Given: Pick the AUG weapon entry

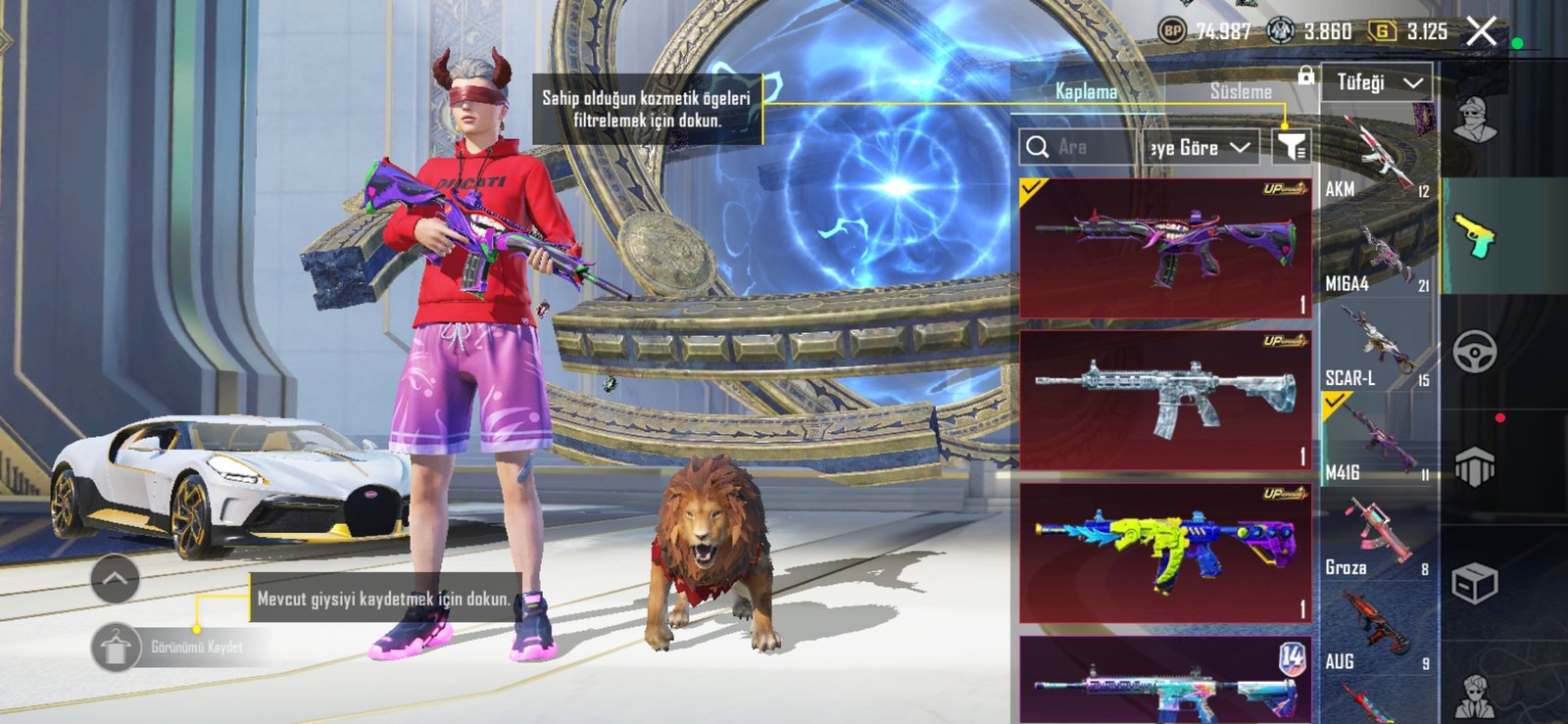Looking at the screenshot, I should click(x=1377, y=633).
